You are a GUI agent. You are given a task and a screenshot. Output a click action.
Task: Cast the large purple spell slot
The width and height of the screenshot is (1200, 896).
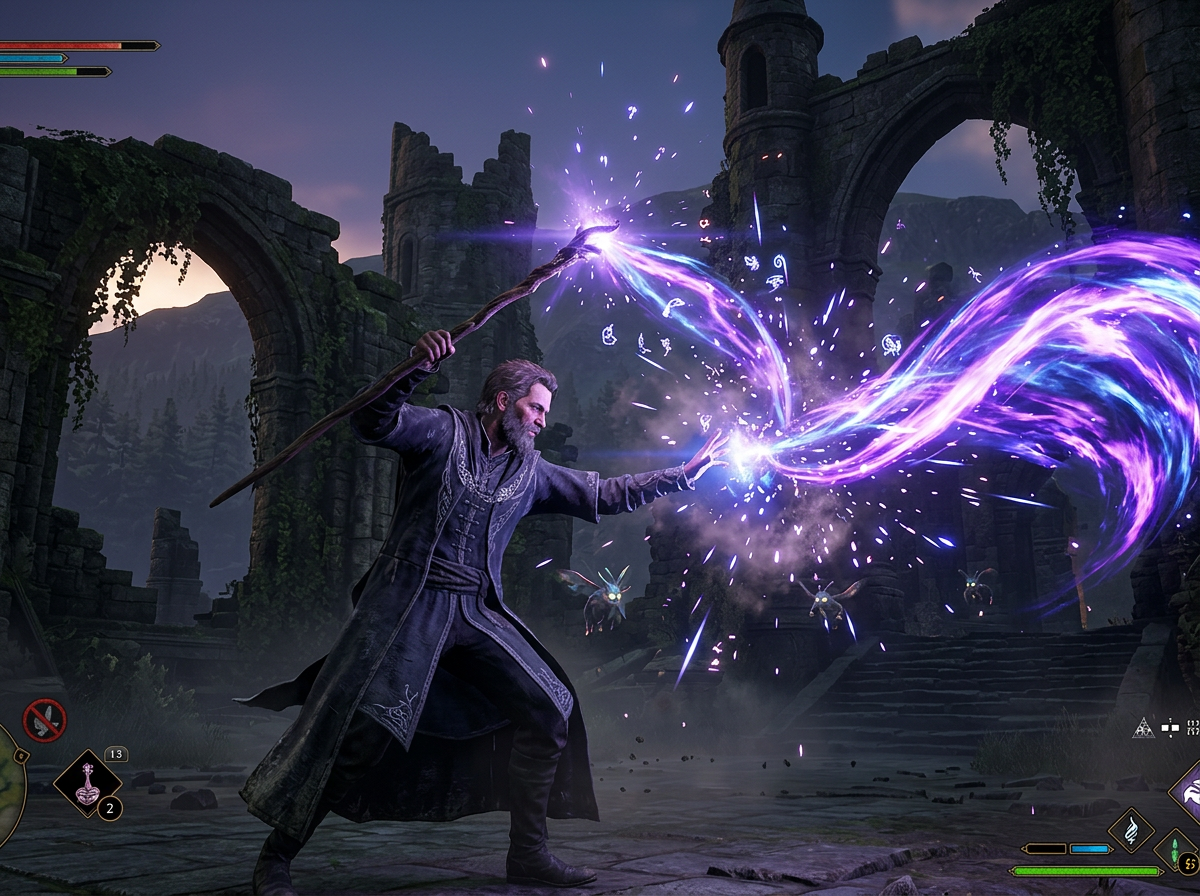point(1189,795)
